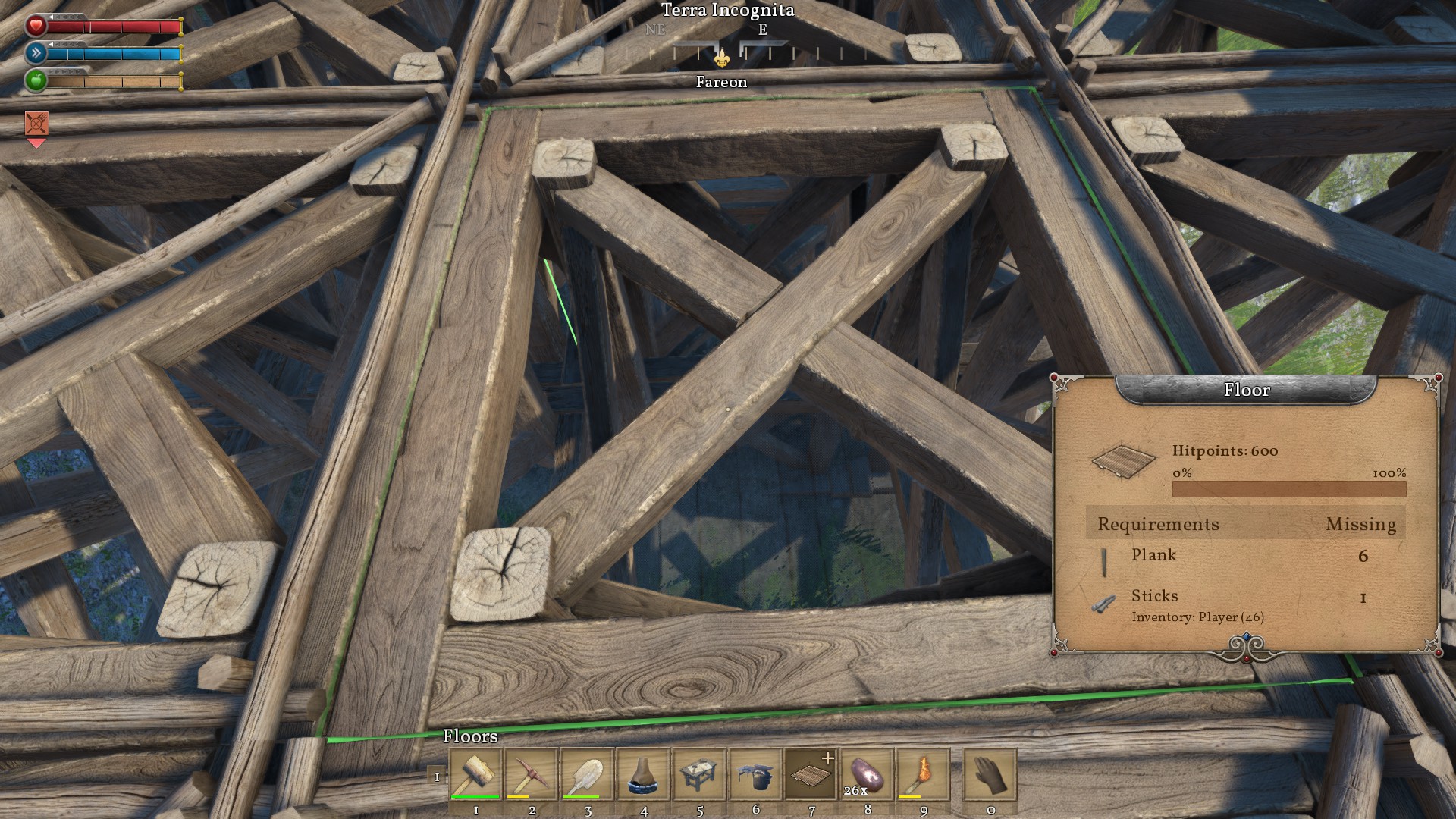Equip the pickaxe from the hotbar
Screen dimensions: 1456x819
532,774
